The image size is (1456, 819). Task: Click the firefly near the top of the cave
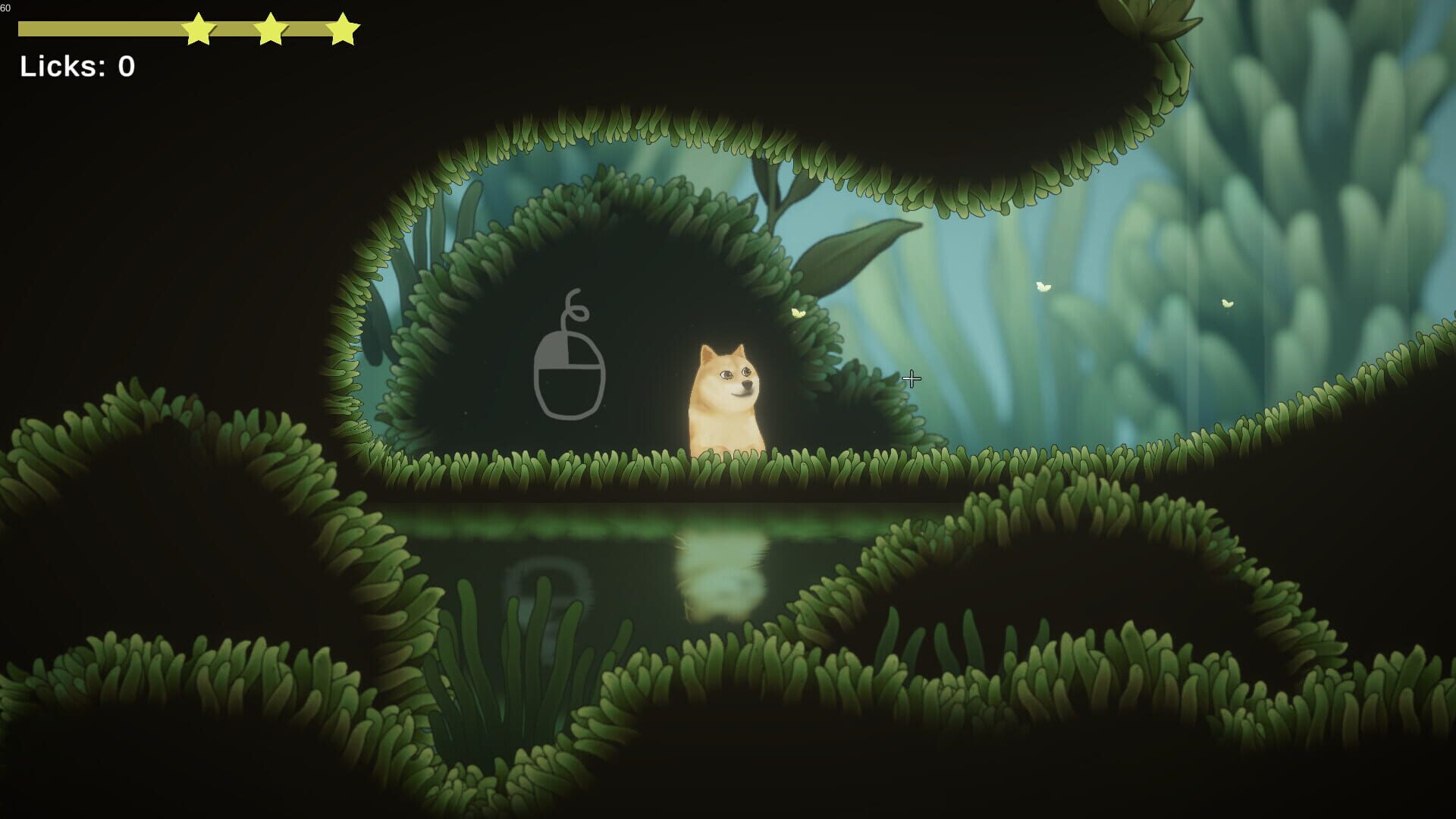[x=796, y=311]
